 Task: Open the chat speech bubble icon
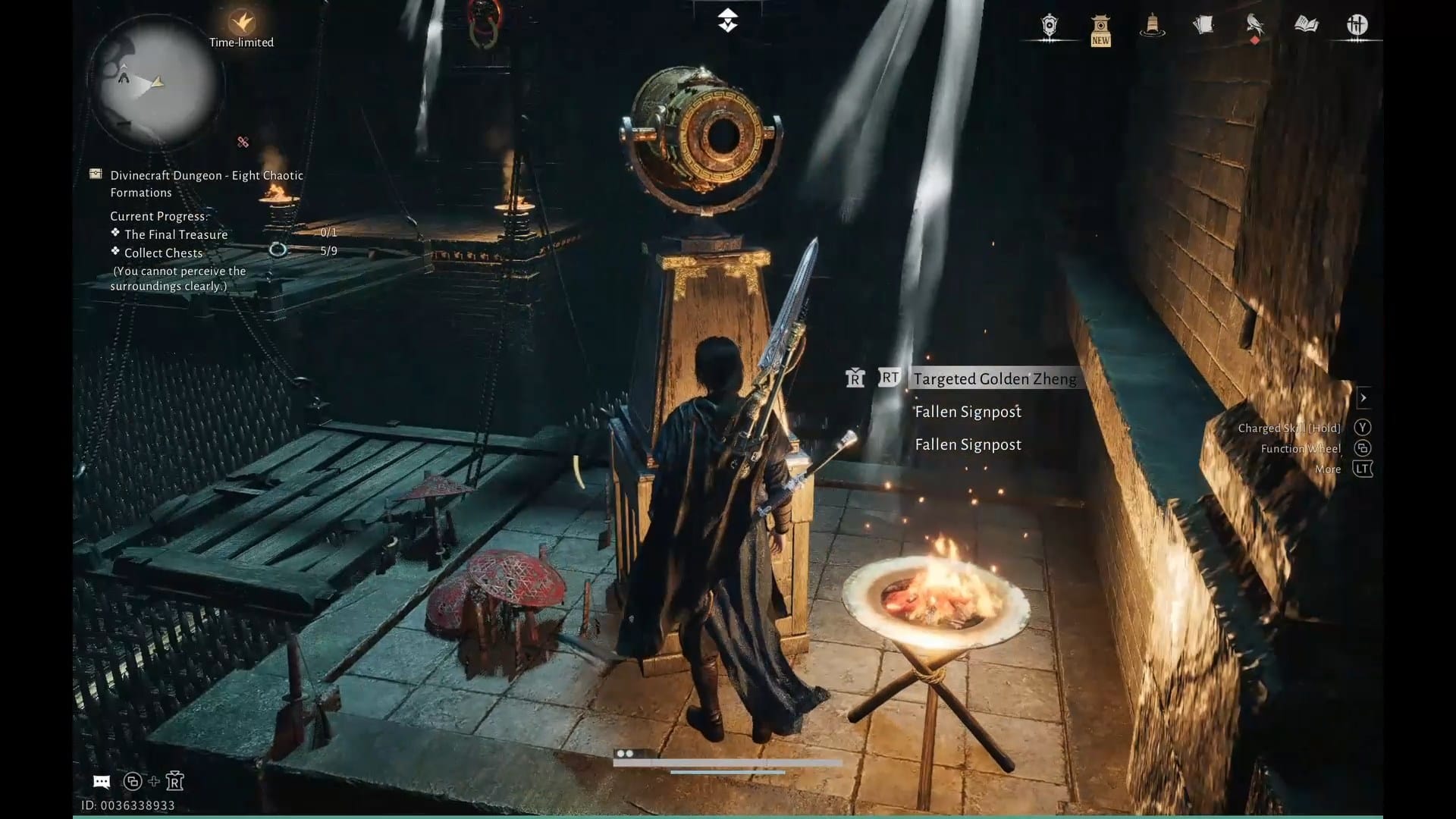[x=102, y=781]
